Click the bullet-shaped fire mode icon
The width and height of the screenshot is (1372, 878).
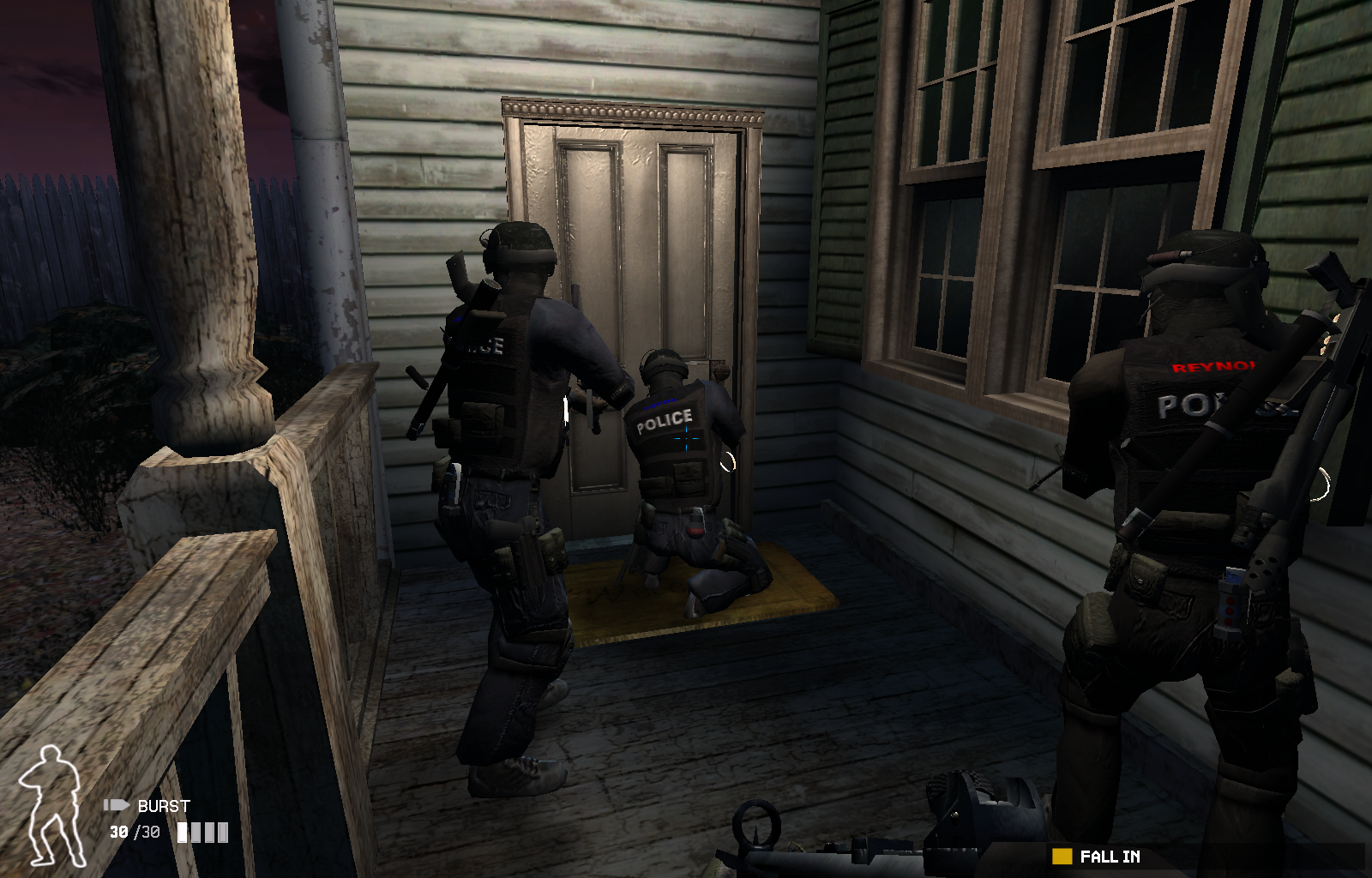tap(116, 806)
